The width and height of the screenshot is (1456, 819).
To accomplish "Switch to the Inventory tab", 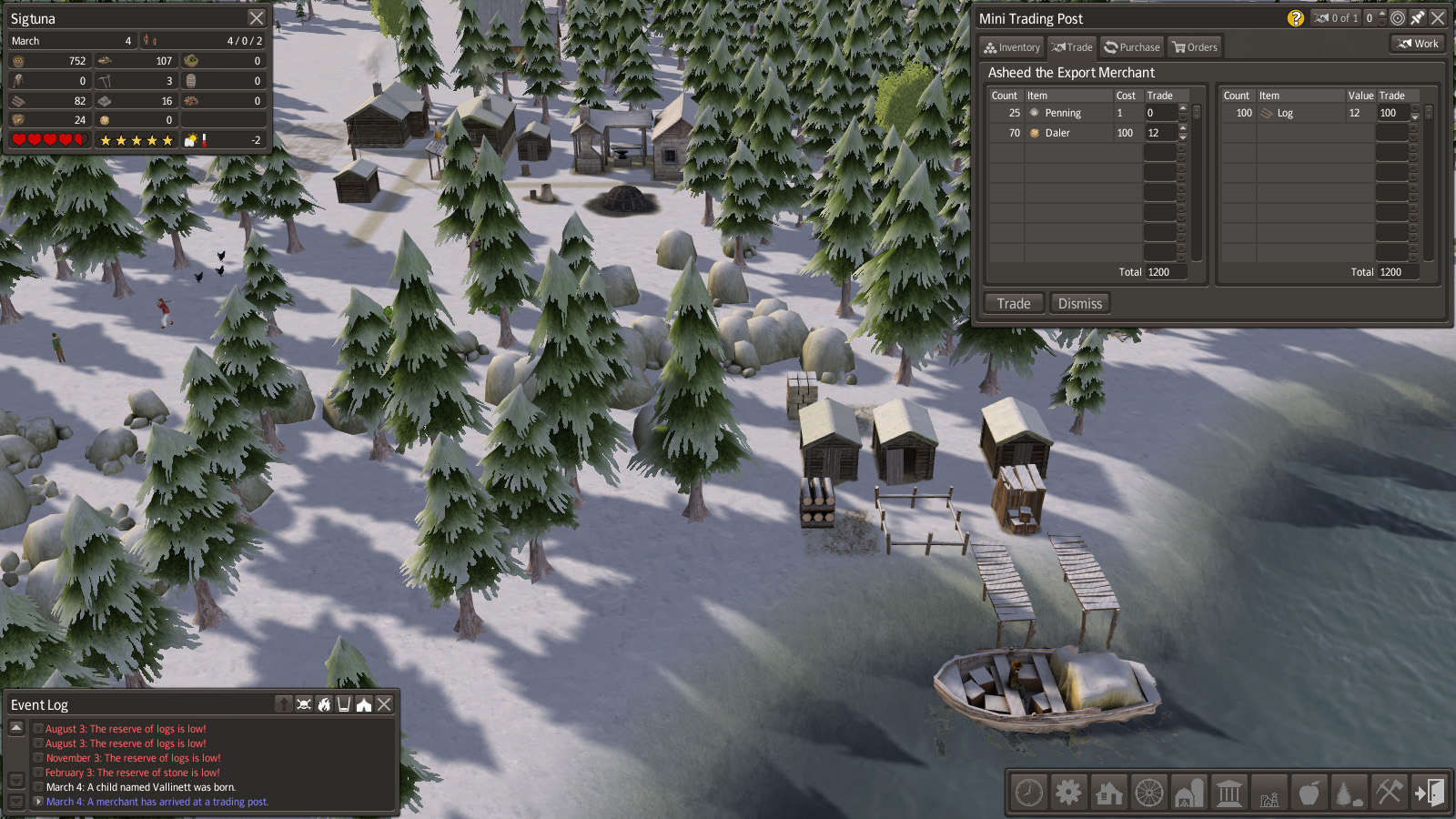I will pyautogui.click(x=1012, y=47).
